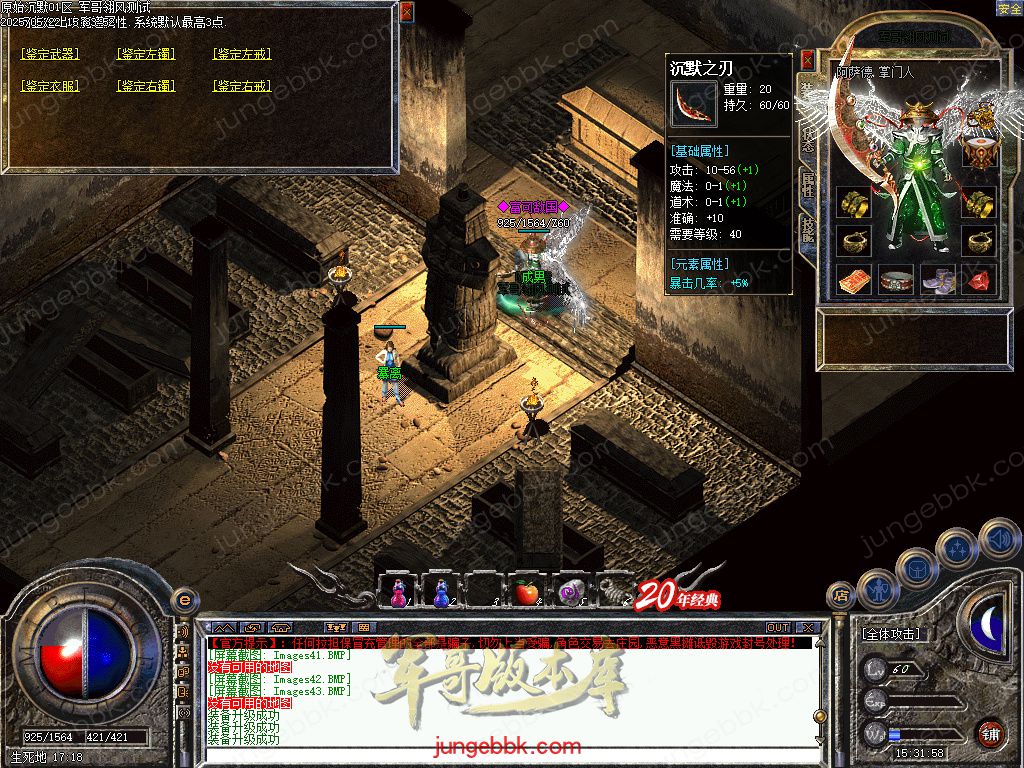Choose the 鉴定右戒 appraisal link
The image size is (1024, 768).
[x=242, y=87]
